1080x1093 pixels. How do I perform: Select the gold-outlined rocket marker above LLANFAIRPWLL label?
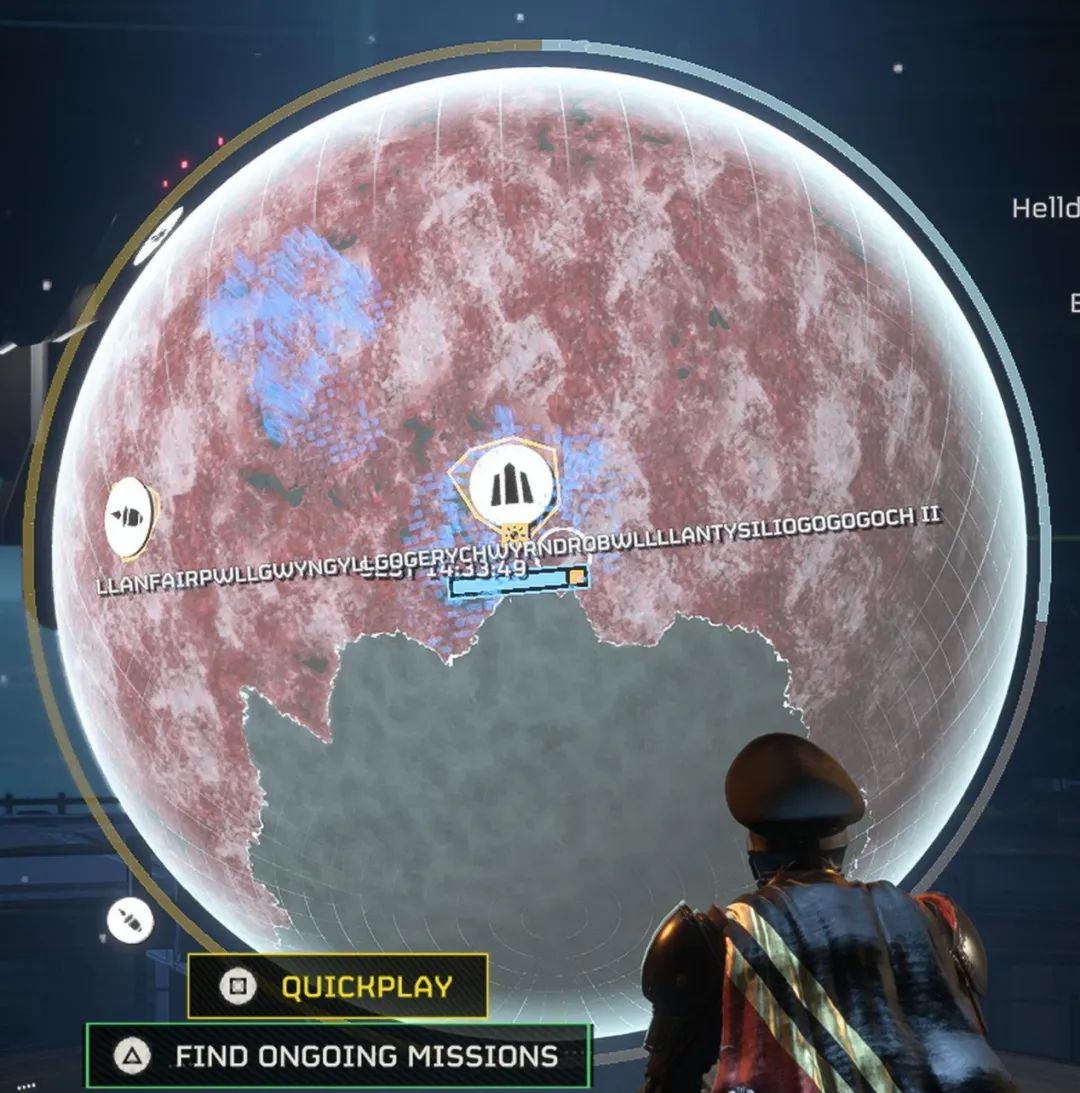(x=130, y=518)
